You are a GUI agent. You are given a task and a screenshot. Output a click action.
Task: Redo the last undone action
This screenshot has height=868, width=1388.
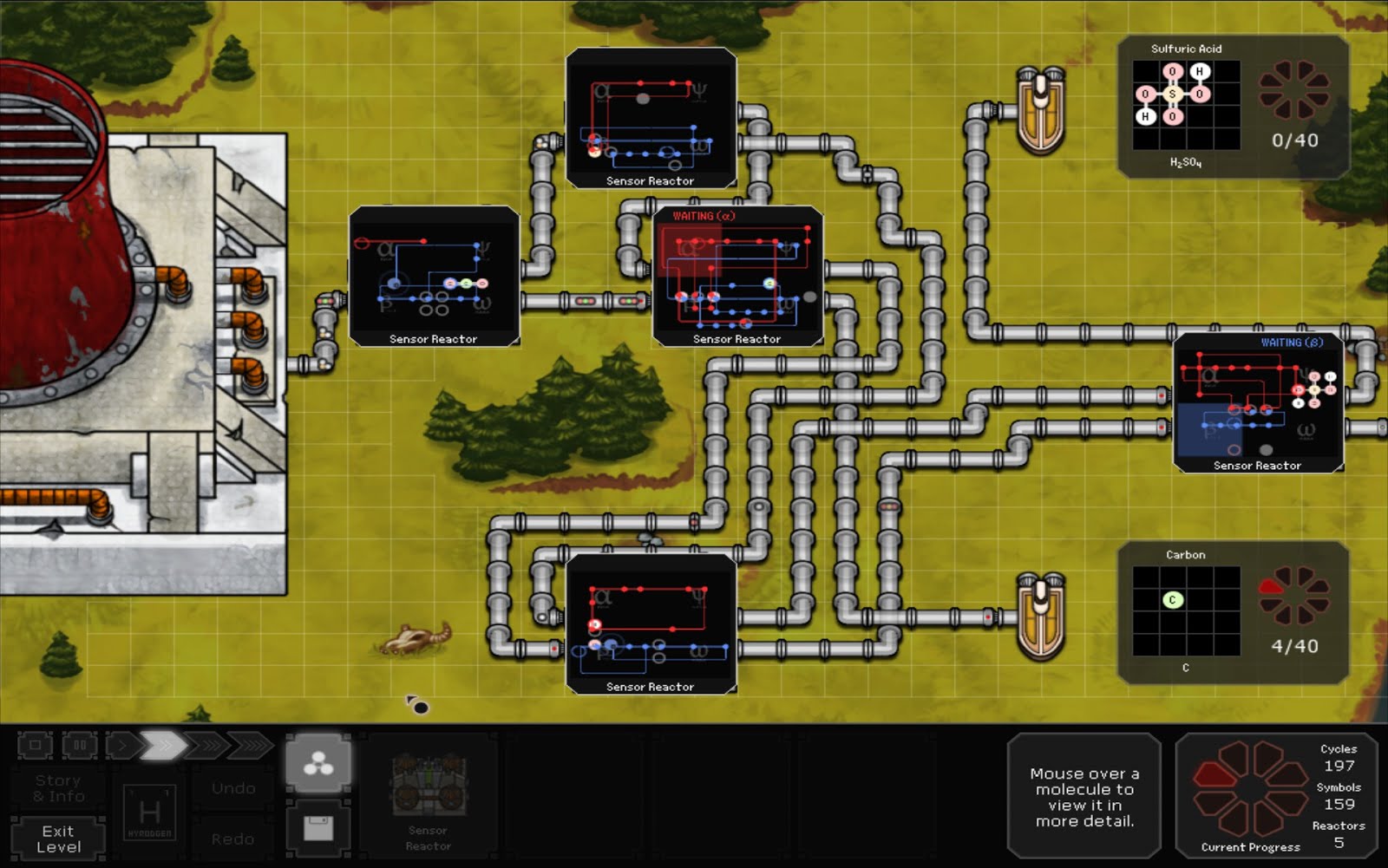[233, 839]
